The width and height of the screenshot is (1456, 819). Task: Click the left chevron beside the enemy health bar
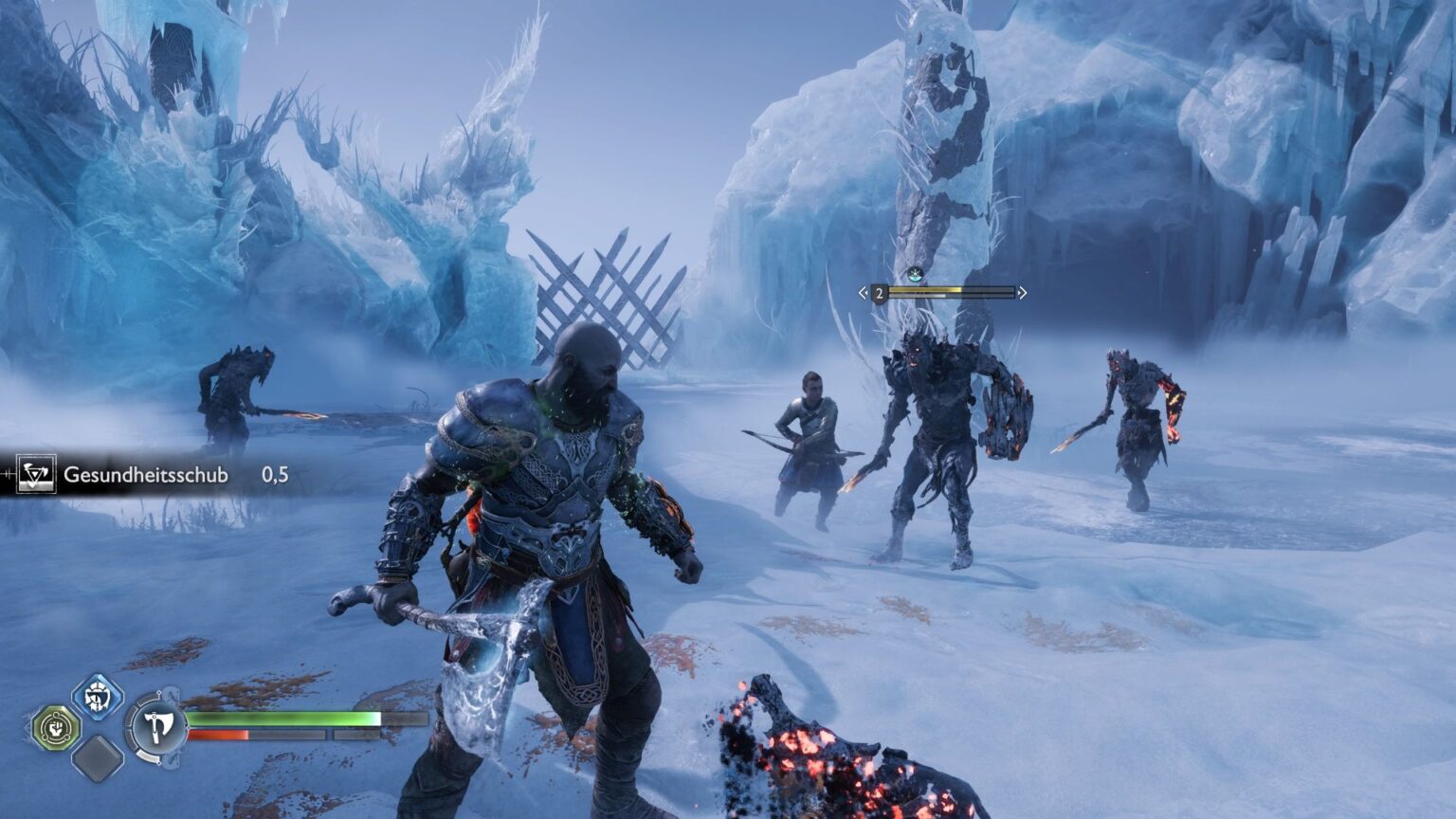point(861,292)
